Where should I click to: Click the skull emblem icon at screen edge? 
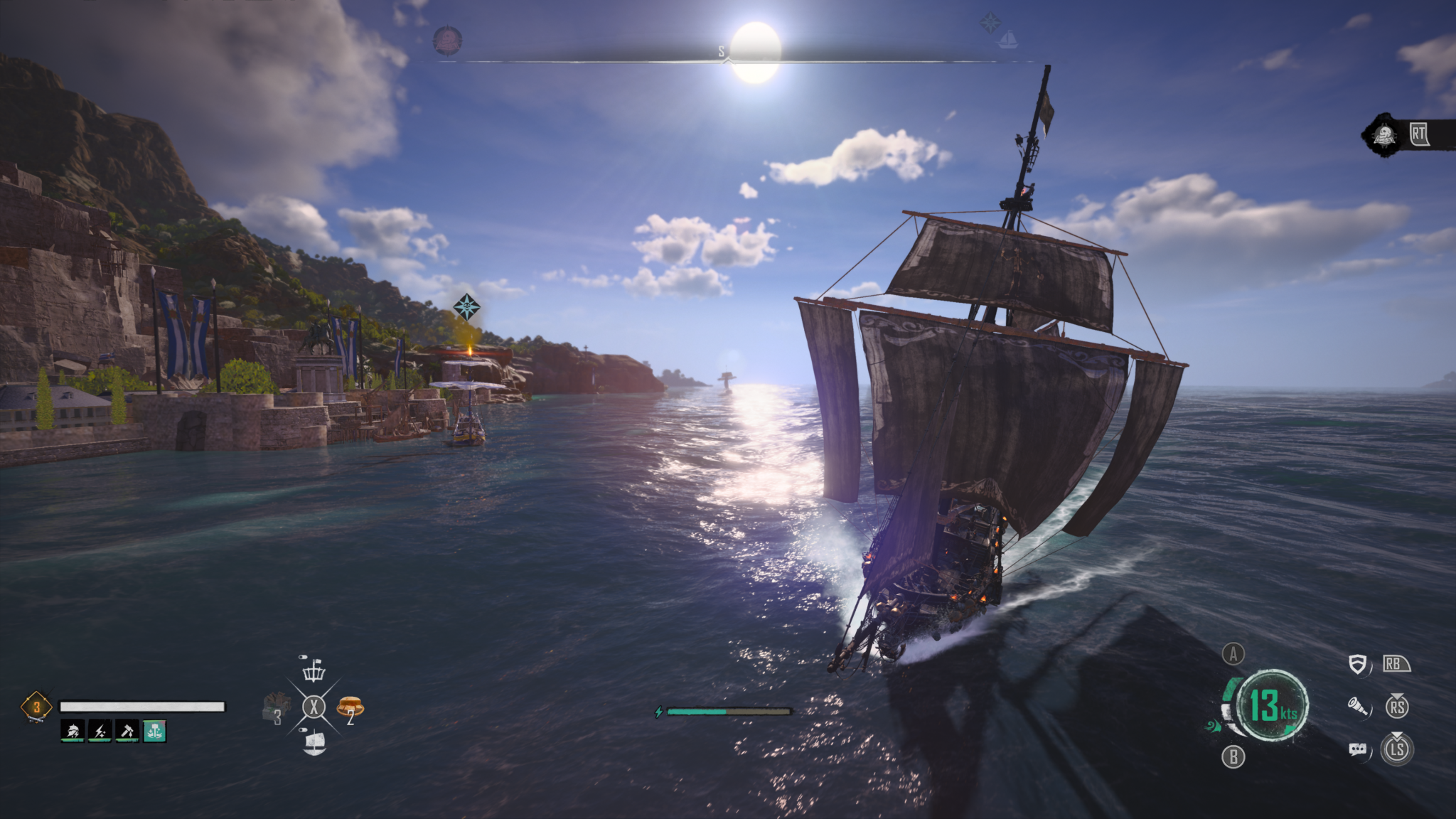(1383, 134)
